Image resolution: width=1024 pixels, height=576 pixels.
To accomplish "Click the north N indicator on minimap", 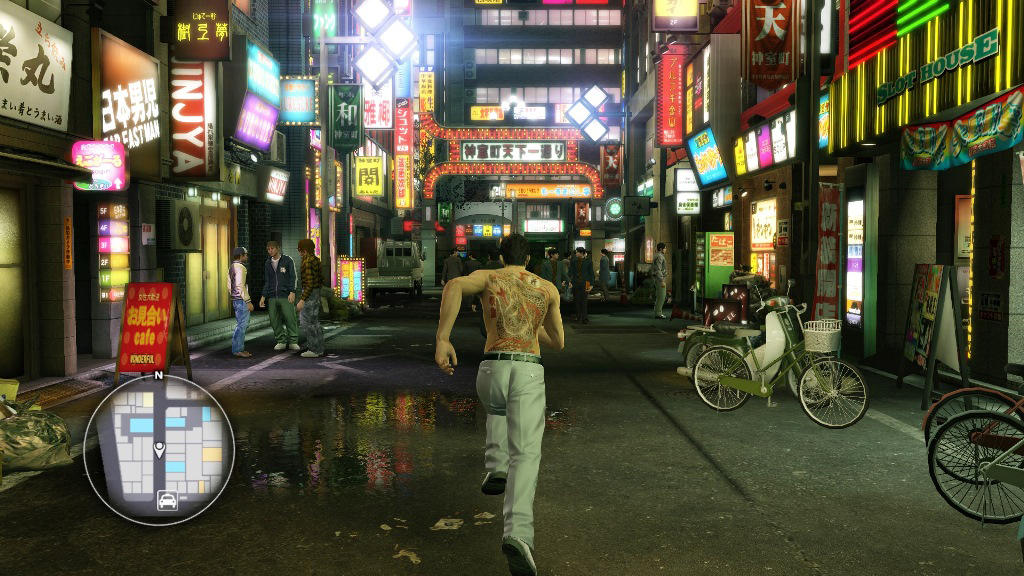I will [158, 376].
